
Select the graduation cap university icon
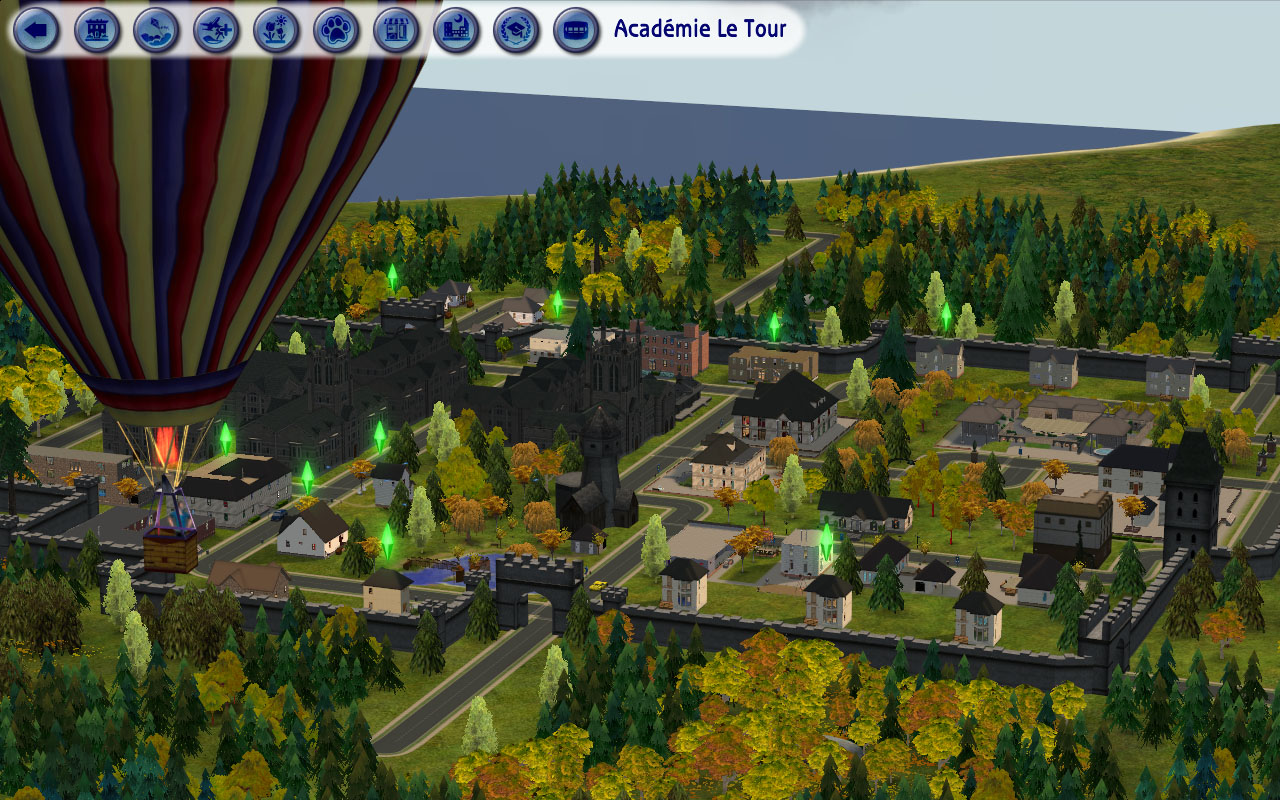point(516,30)
